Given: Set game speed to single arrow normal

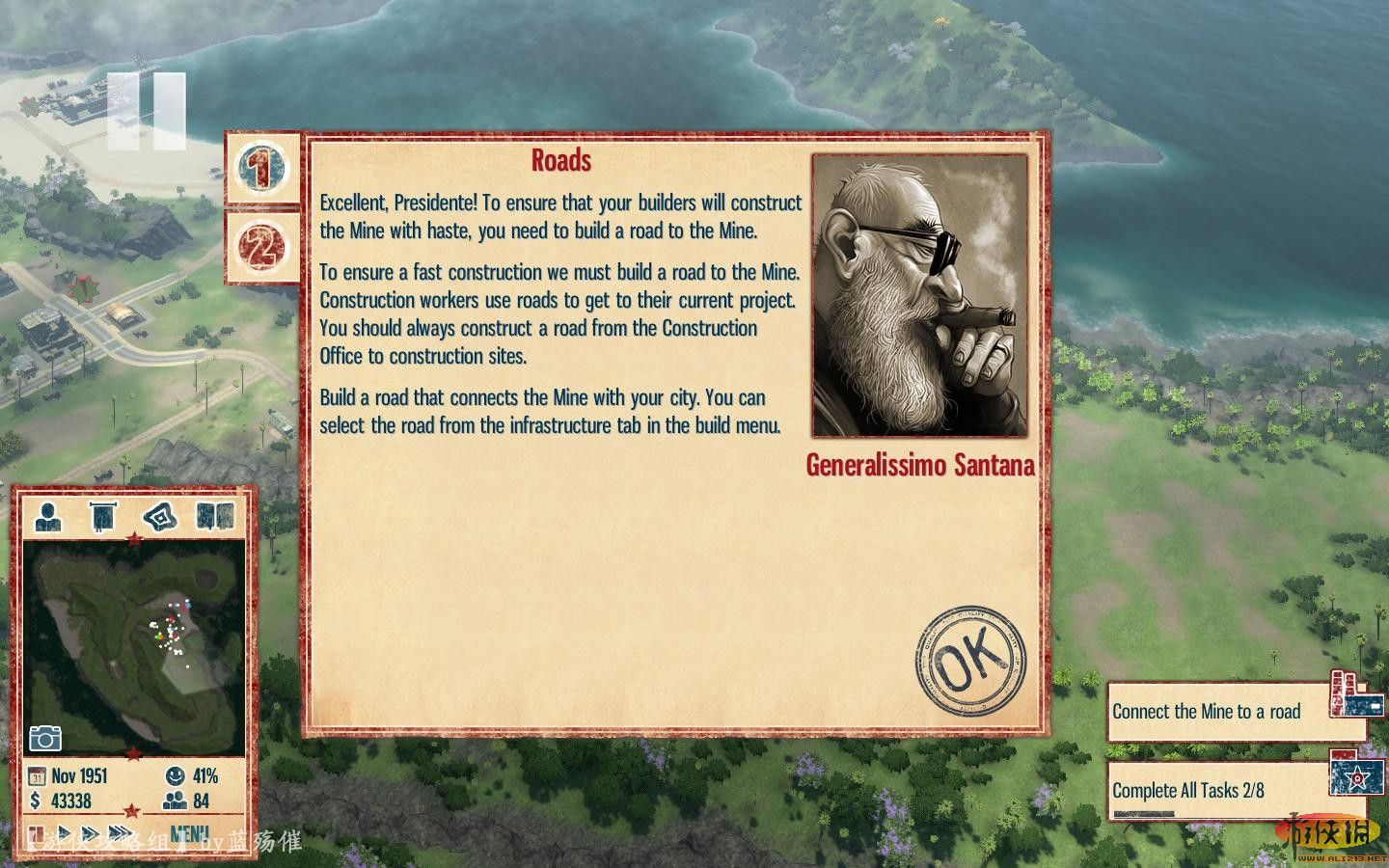Looking at the screenshot, I should point(65,833).
